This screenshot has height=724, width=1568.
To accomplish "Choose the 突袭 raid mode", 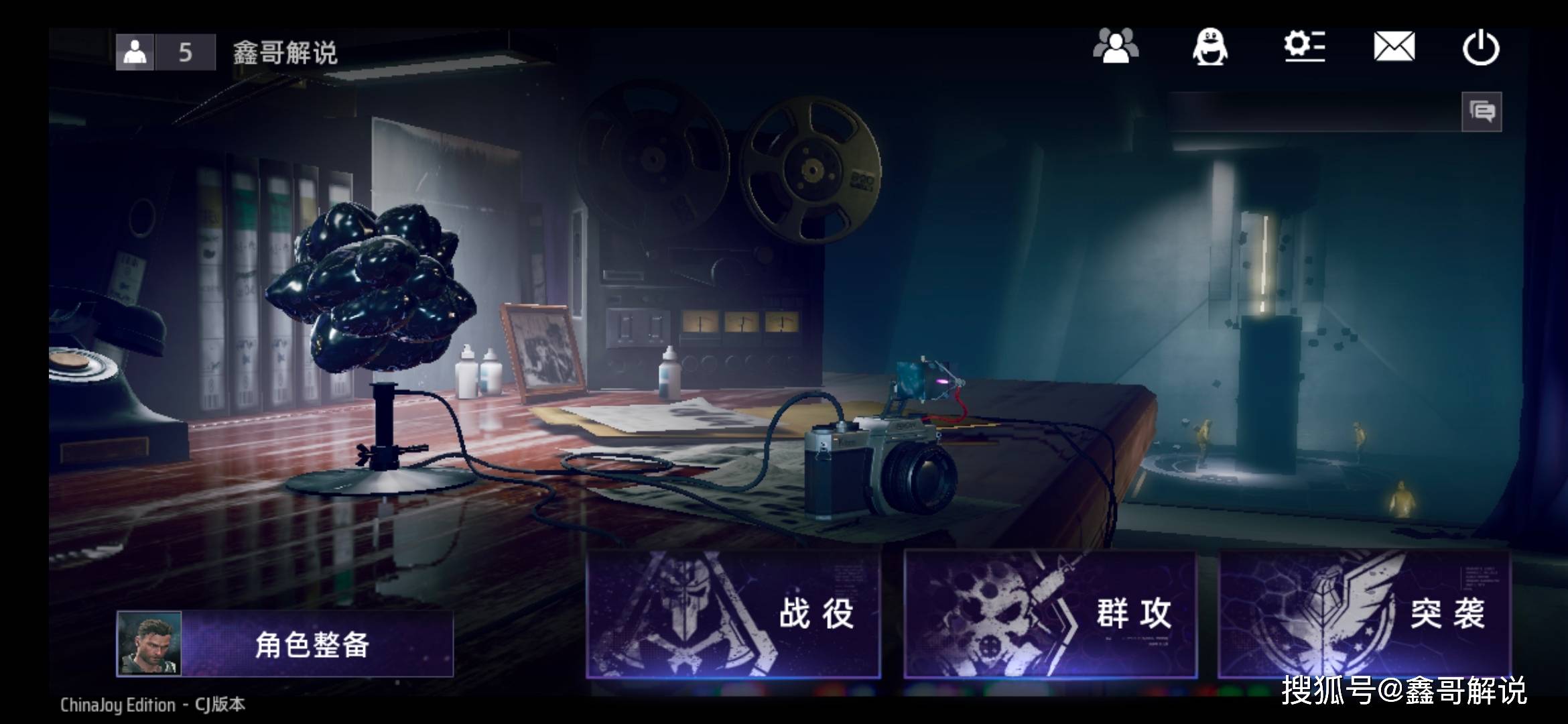I will pyautogui.click(x=1364, y=613).
